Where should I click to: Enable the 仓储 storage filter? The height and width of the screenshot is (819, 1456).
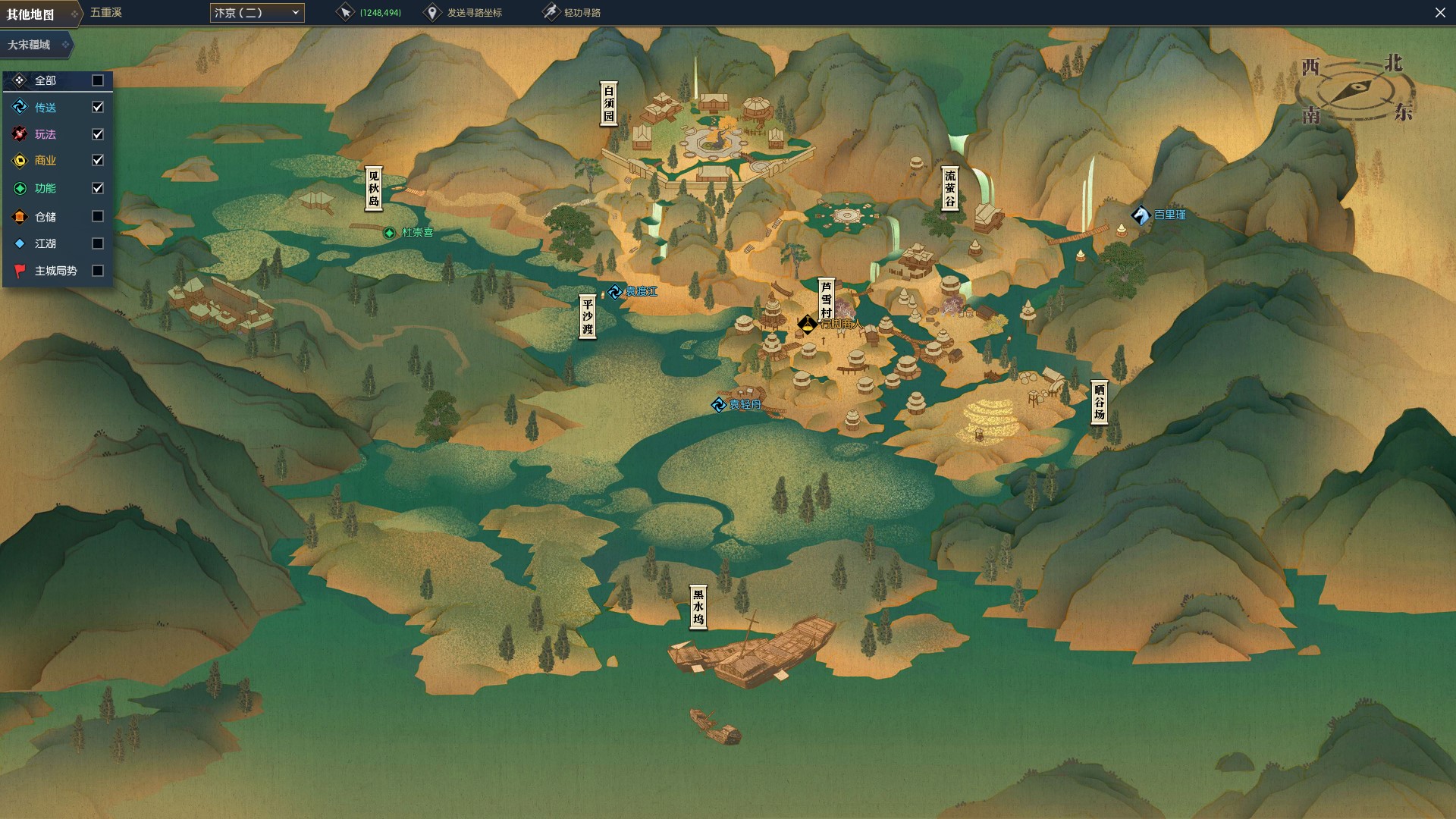(98, 217)
